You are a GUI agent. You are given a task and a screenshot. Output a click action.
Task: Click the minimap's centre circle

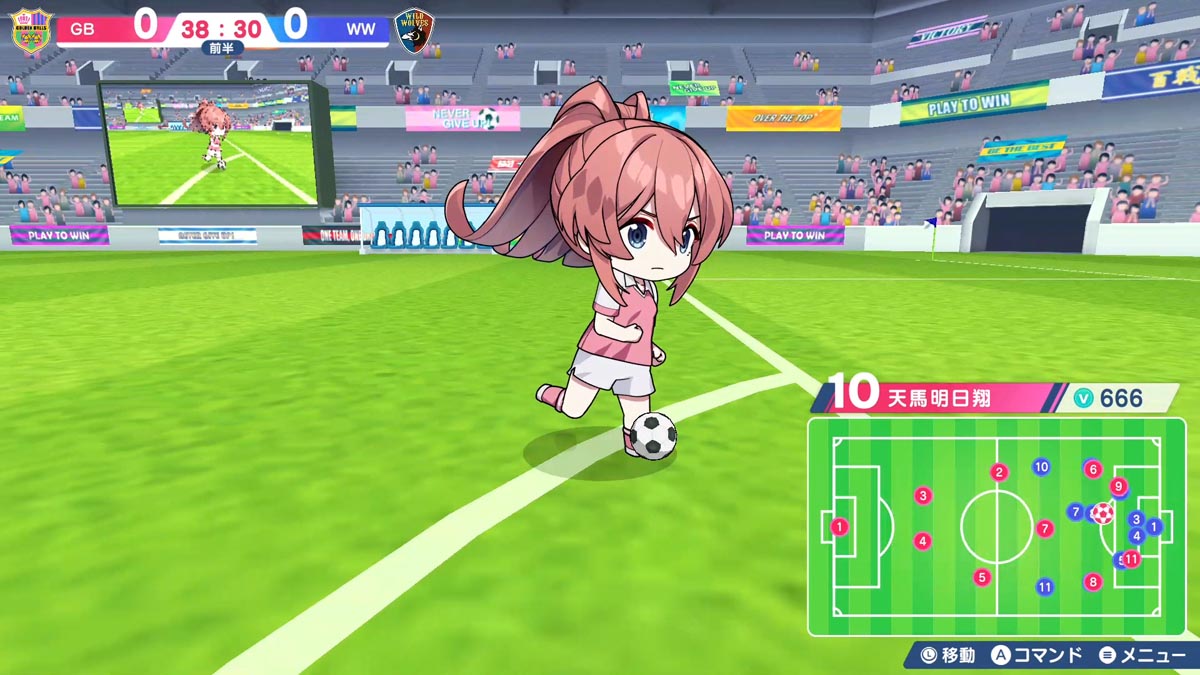pyautogui.click(x=996, y=527)
